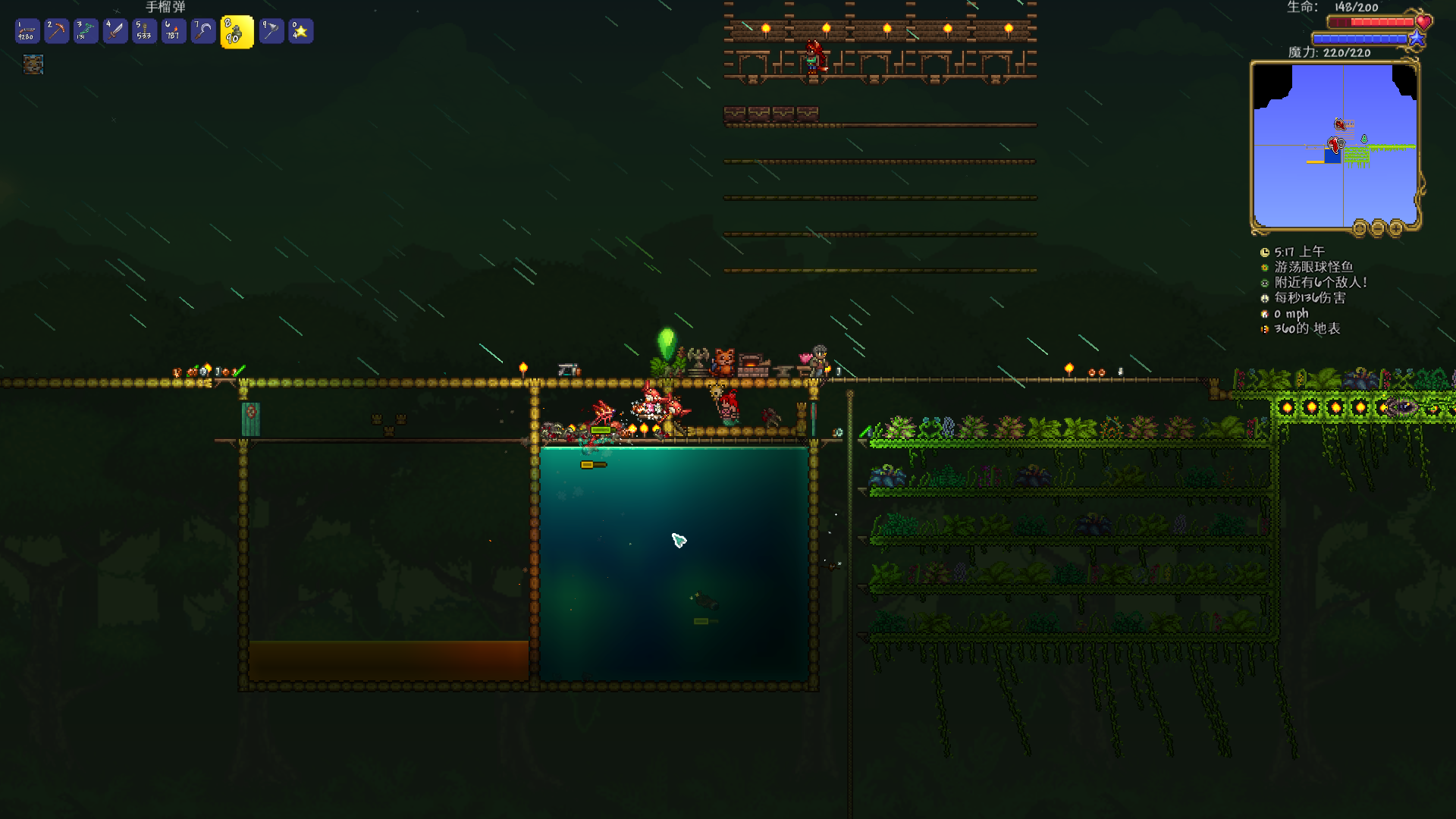Screen dimensions: 1456x819
Task: Choose the green vine whip in slot 3
Action: (86, 31)
